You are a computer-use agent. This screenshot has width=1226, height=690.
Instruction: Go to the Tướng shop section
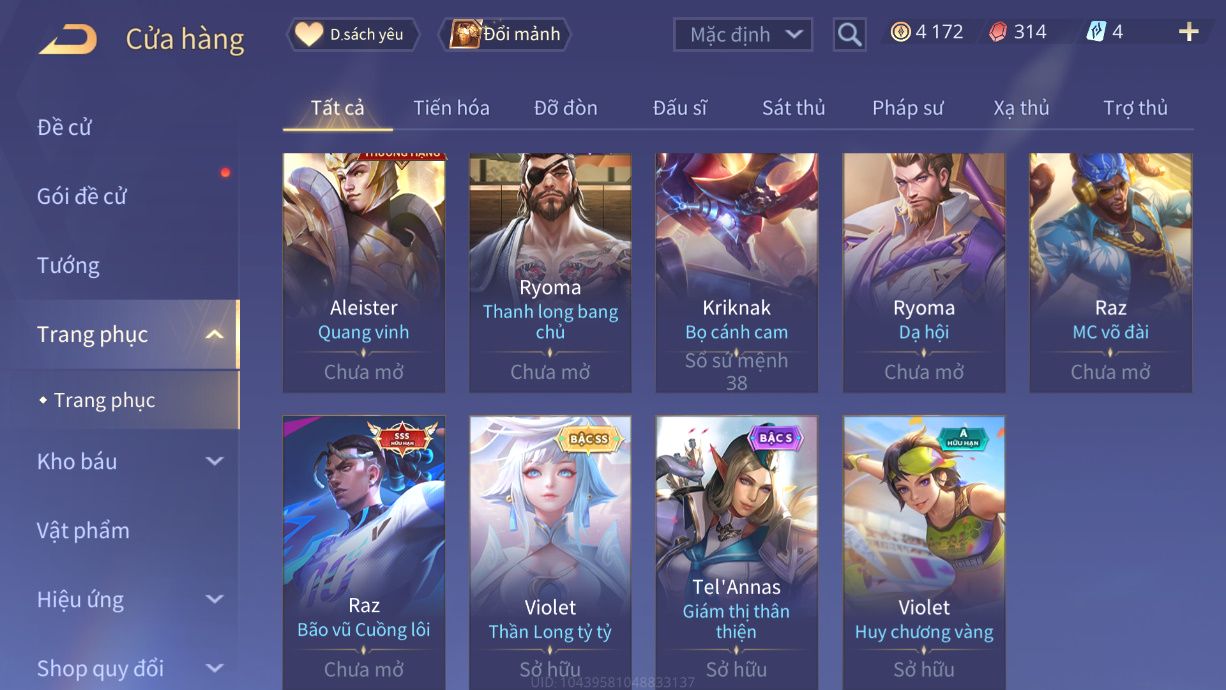pyautogui.click(x=68, y=265)
